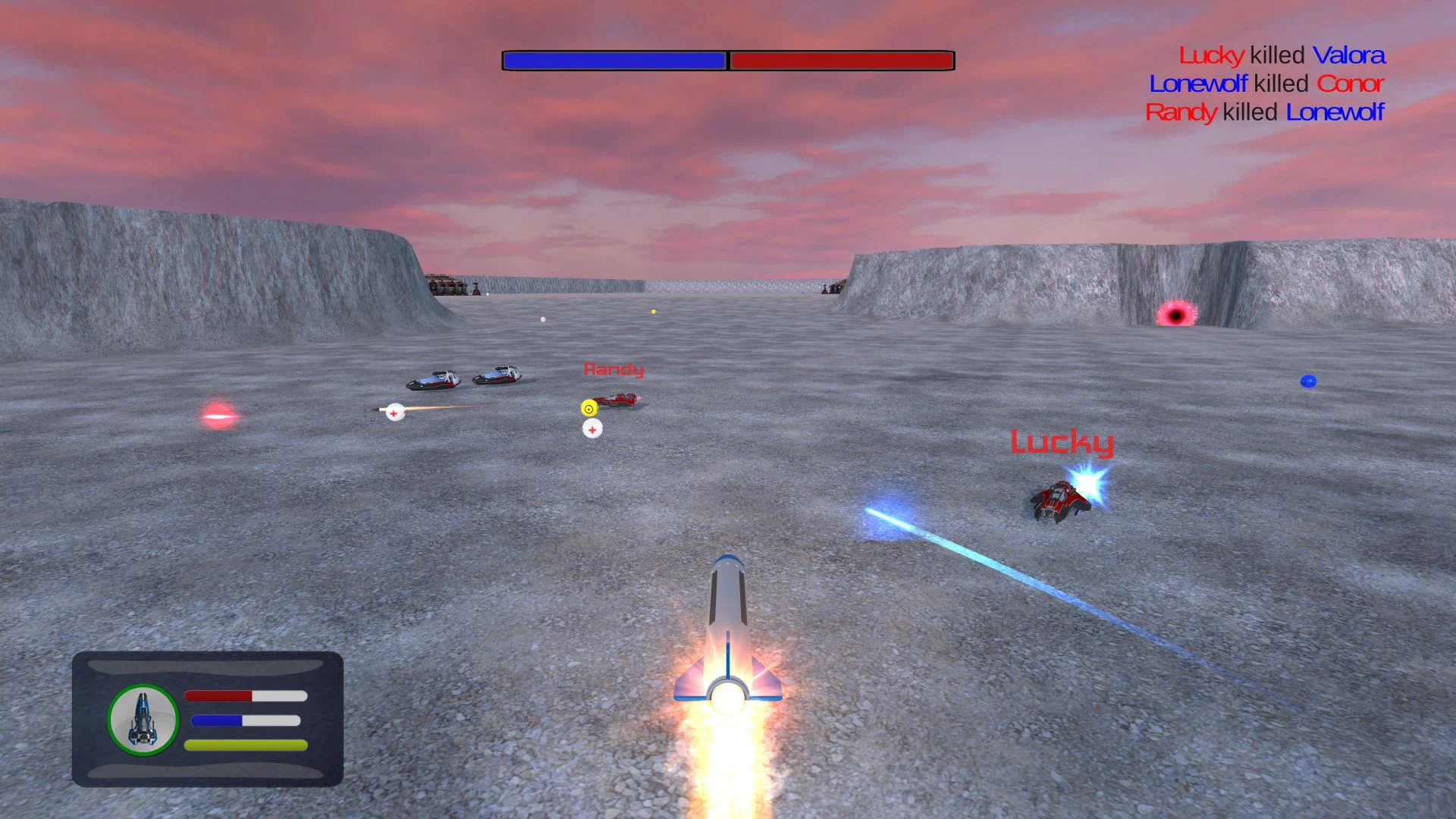Select Randy's red hovercraft
Screen dimensions: 1456x819
coord(620,398)
